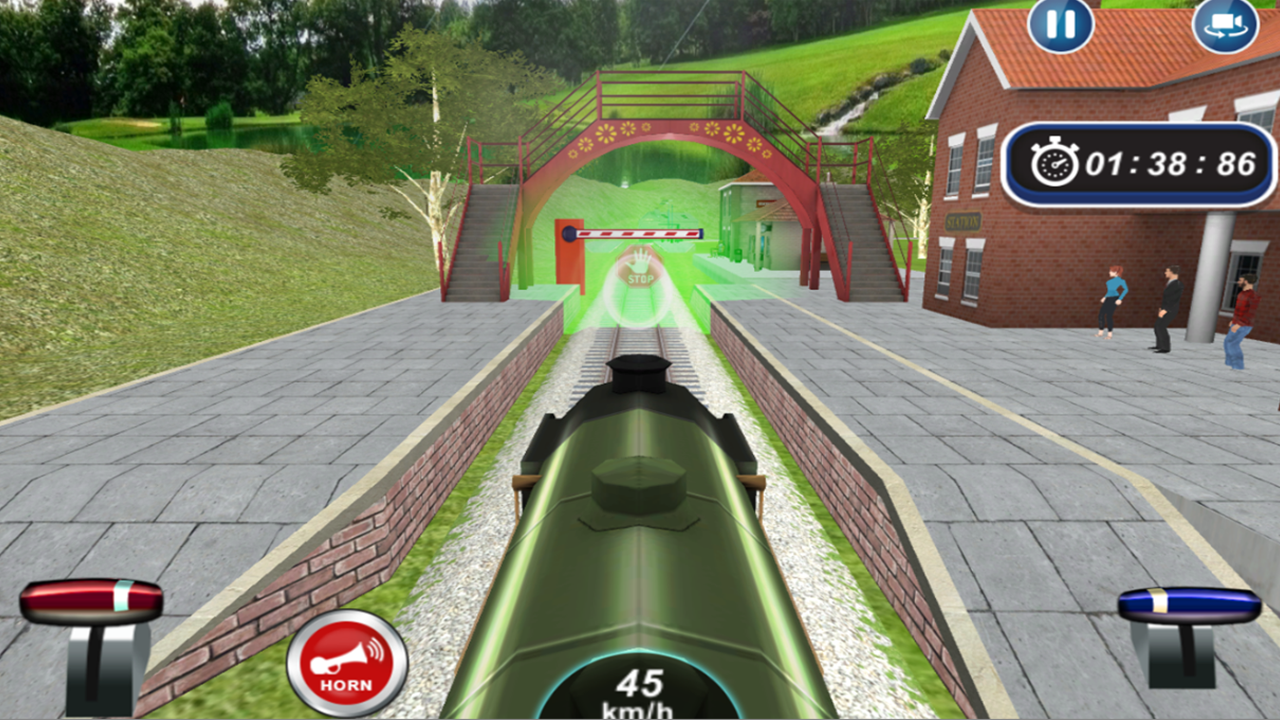This screenshot has width=1280, height=720.
Task: Toggle the crossing barrier arm
Action: click(640, 232)
